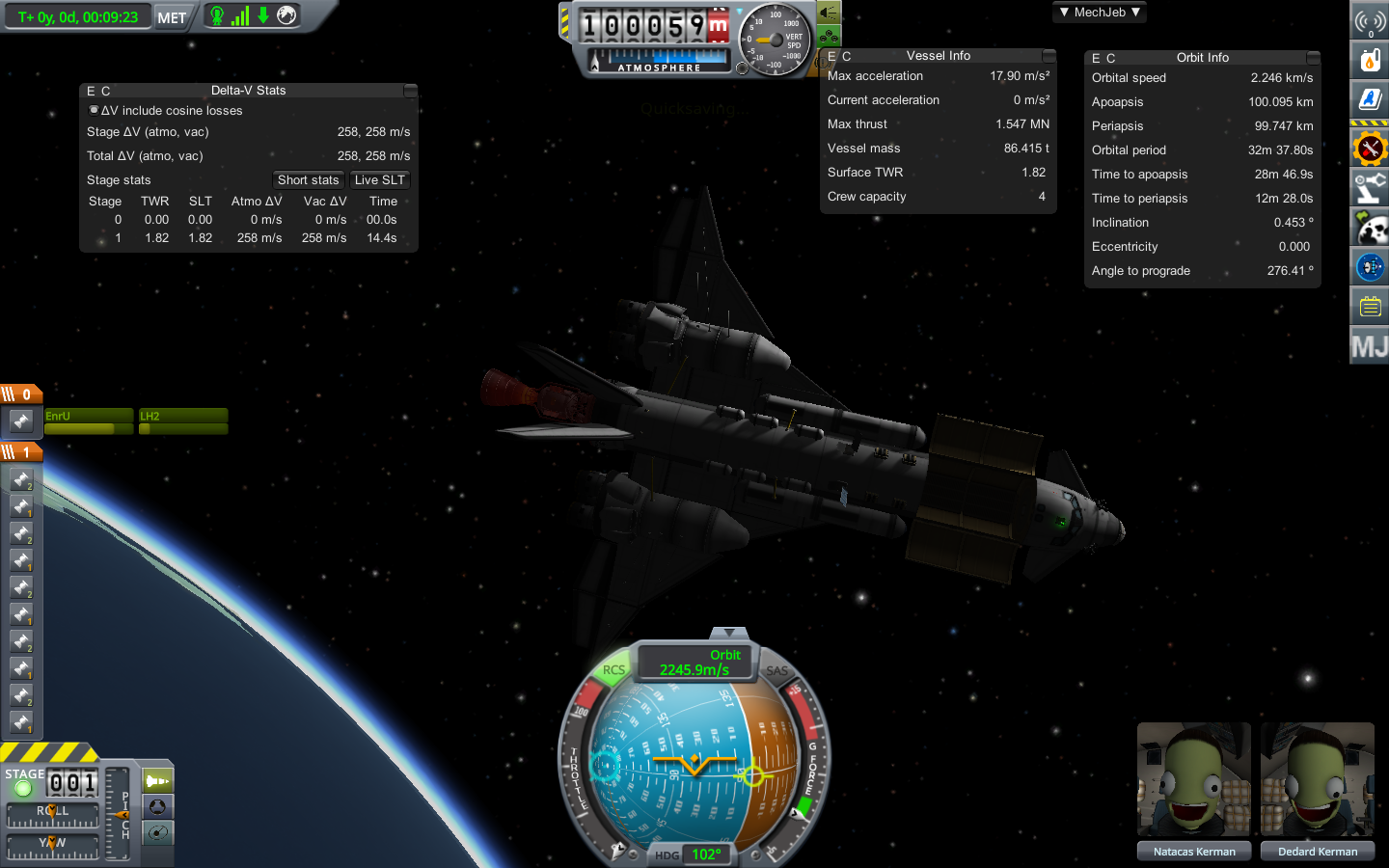The image size is (1389, 868).
Task: Toggle SAS on the navball
Action: click(777, 670)
